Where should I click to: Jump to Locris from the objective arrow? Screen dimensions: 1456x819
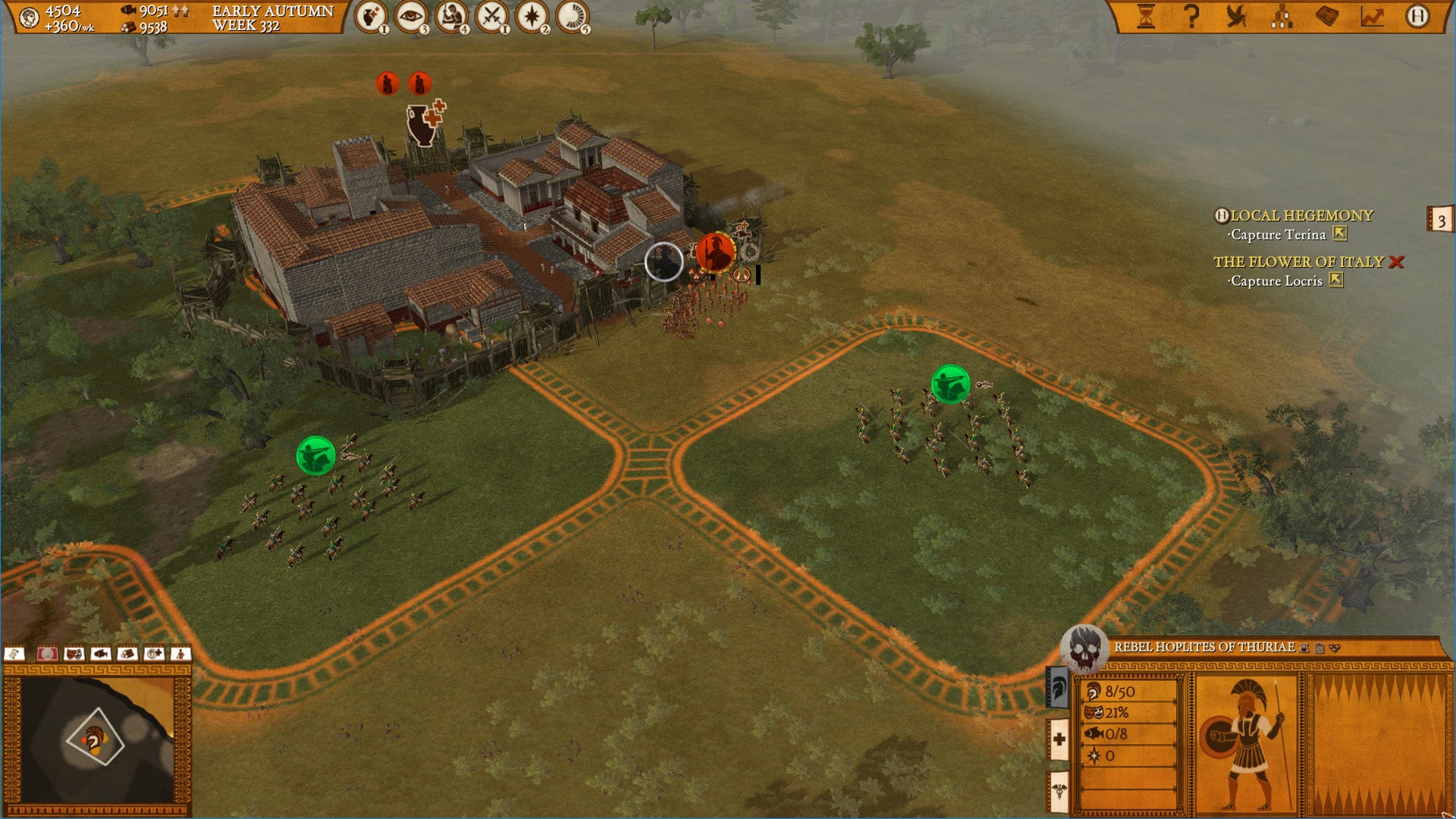coord(1336,281)
